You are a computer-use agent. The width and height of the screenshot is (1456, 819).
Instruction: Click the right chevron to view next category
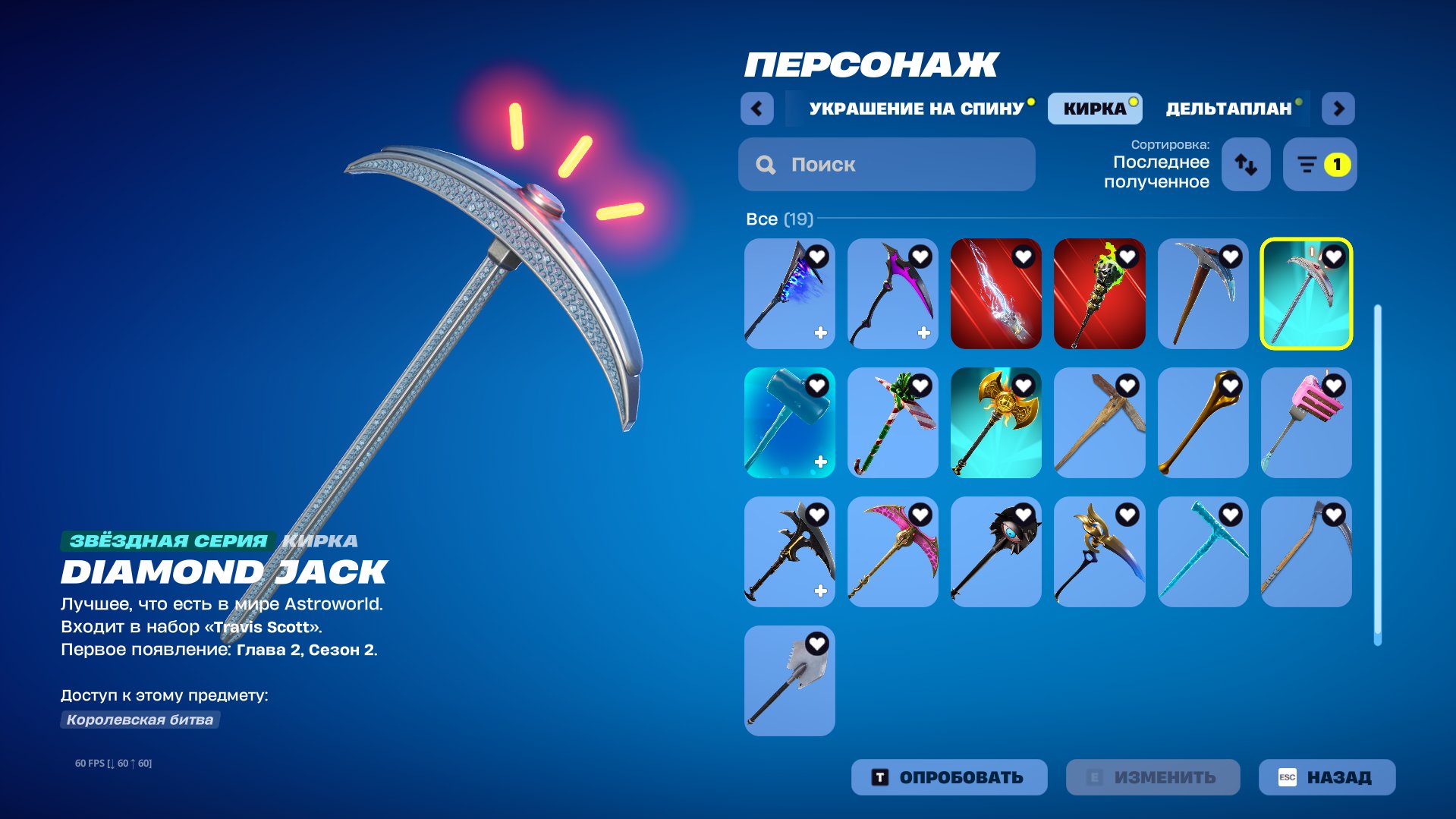pos(1338,108)
